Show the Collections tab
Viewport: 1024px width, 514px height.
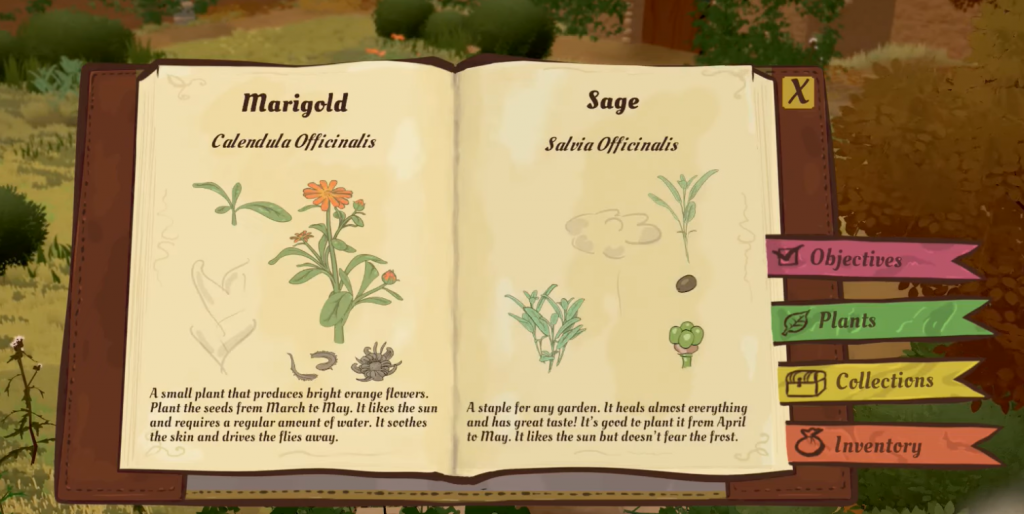click(x=868, y=381)
